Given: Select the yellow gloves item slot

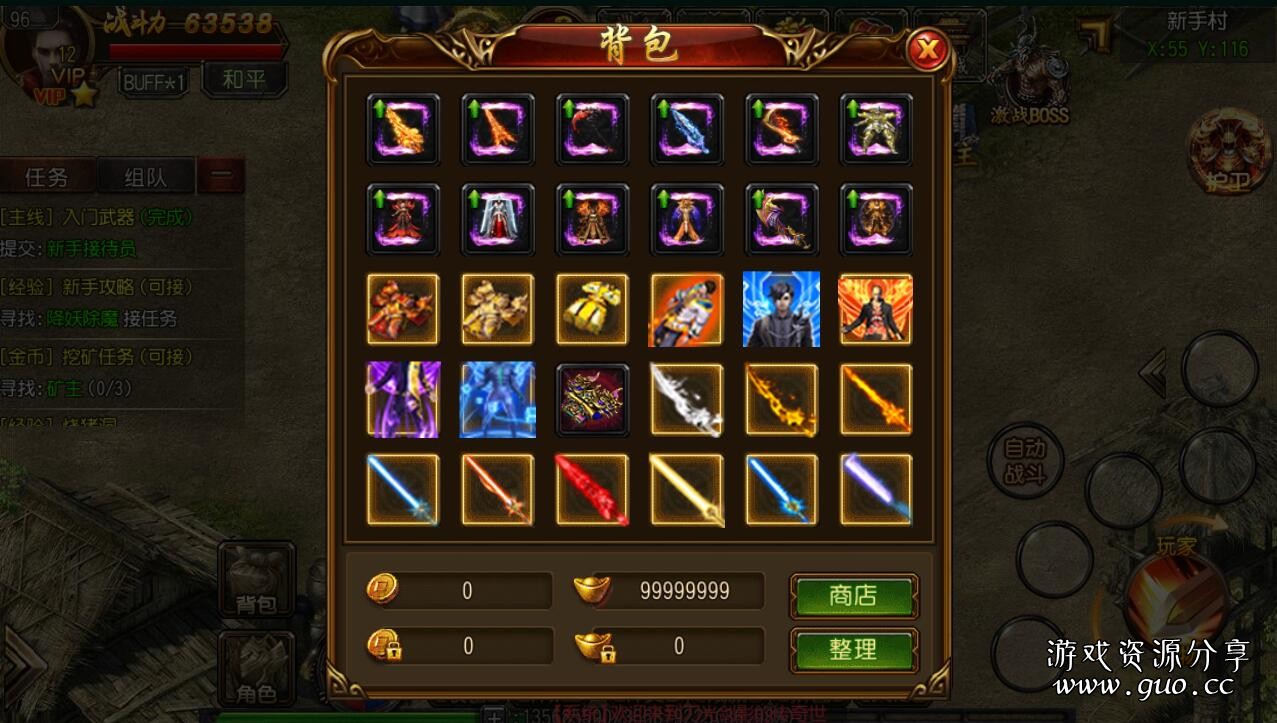Looking at the screenshot, I should click(592, 309).
